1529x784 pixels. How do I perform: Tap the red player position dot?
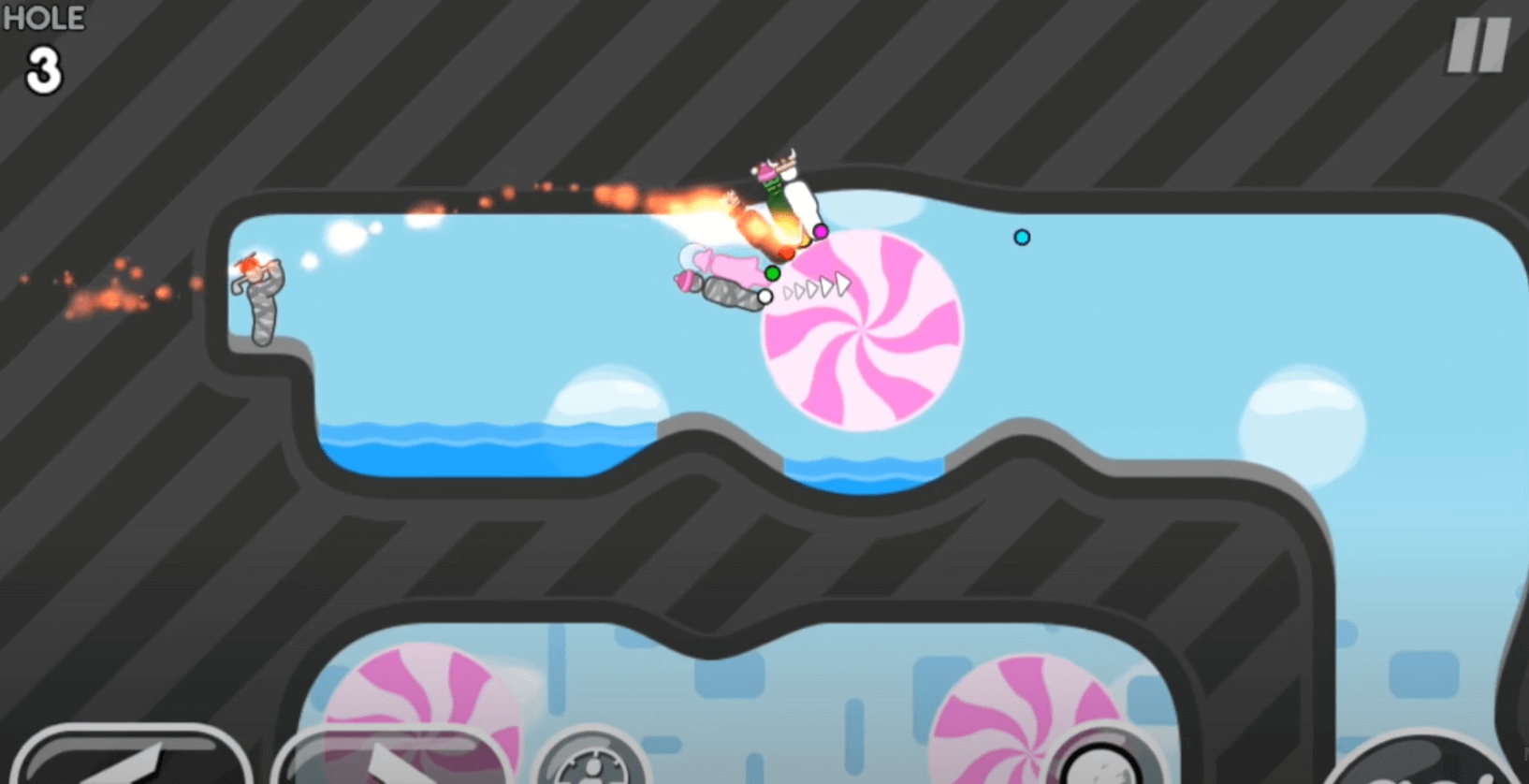(787, 252)
